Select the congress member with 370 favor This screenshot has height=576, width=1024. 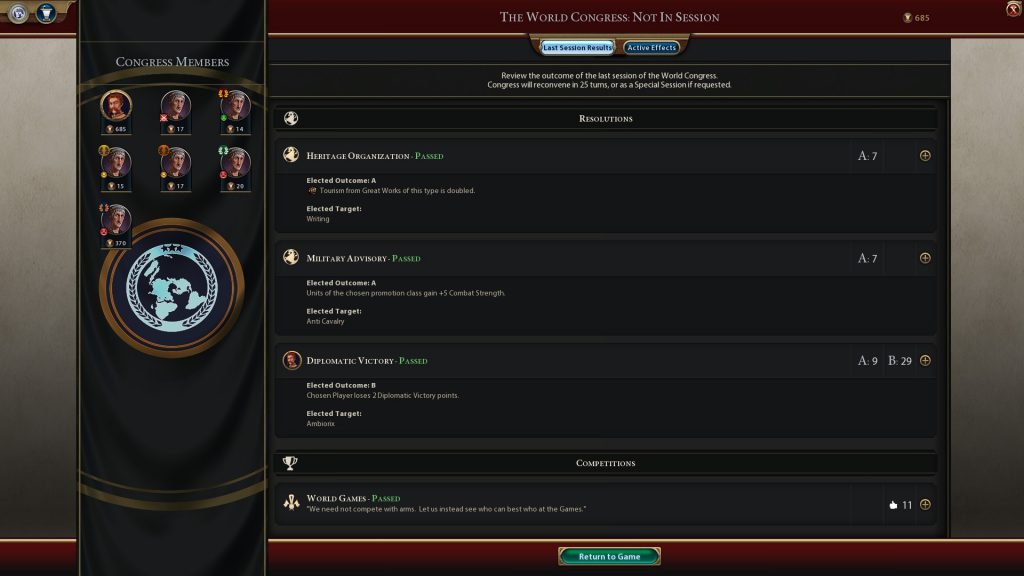[x=116, y=219]
